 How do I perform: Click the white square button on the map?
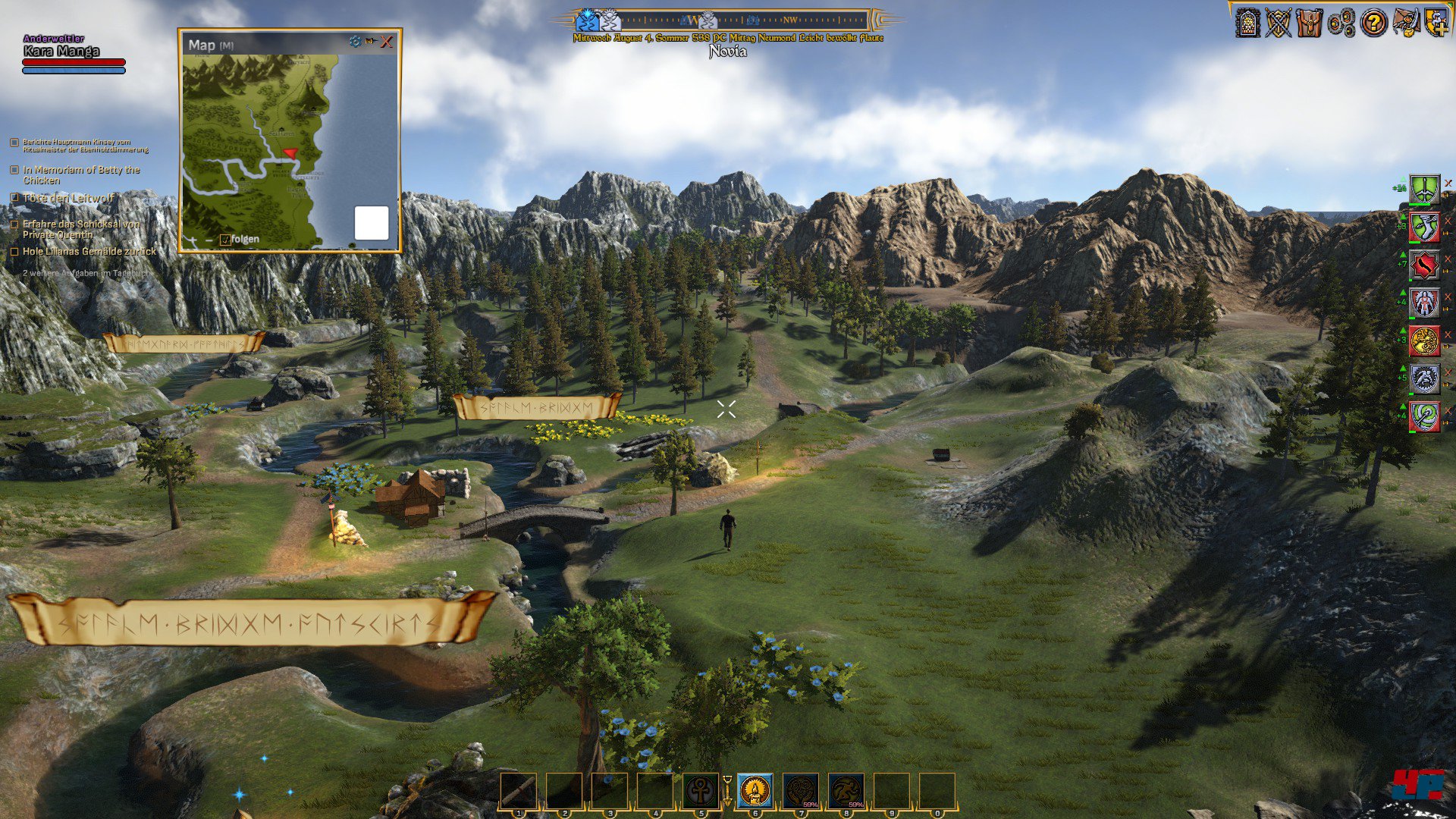point(372,223)
